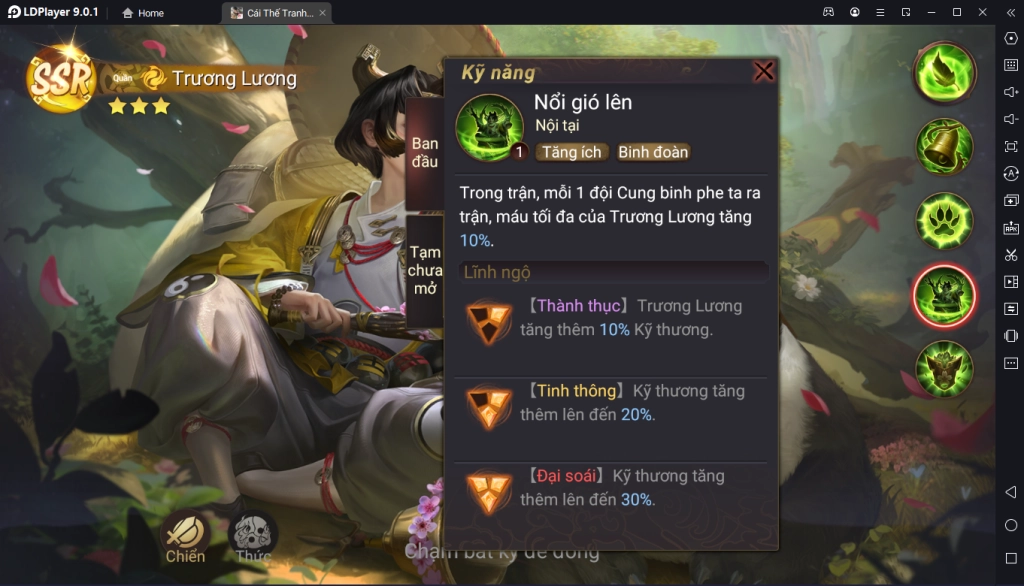The image size is (1024, 586).
Task: Select the golden bell skill icon
Action: (944, 146)
